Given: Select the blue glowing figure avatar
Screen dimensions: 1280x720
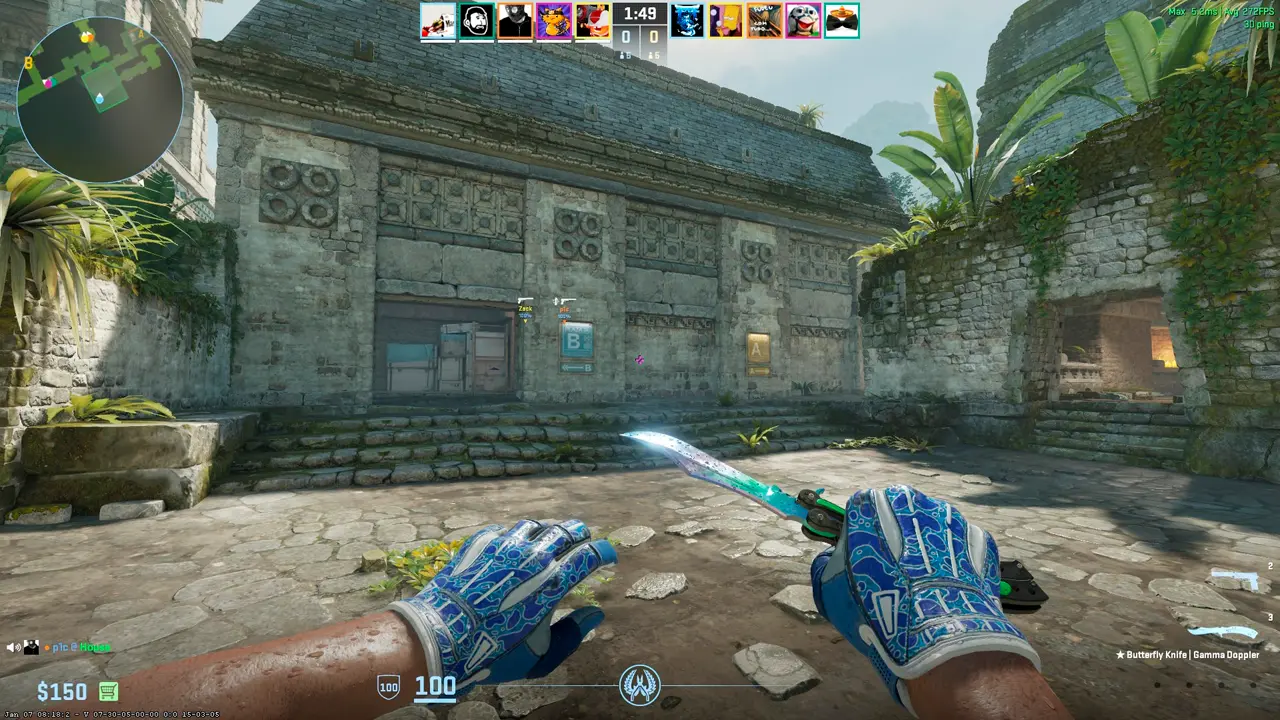Looking at the screenshot, I should point(688,20).
